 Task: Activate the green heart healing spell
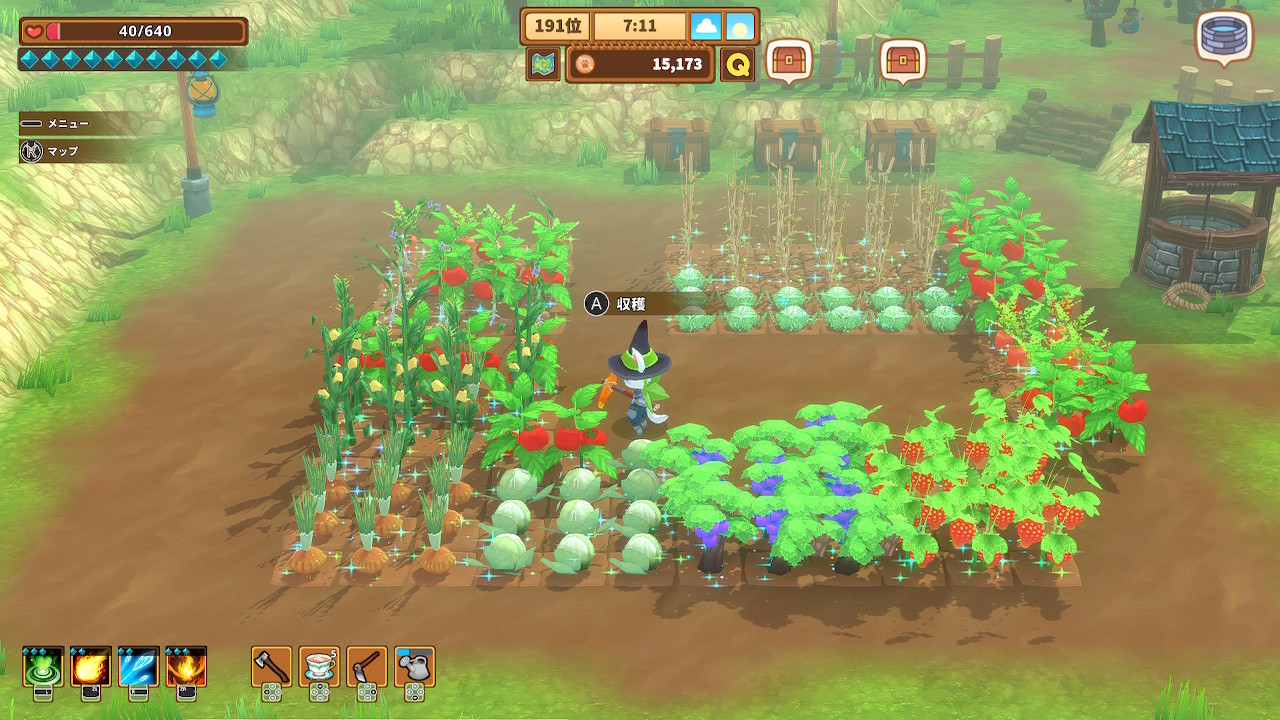(43, 667)
